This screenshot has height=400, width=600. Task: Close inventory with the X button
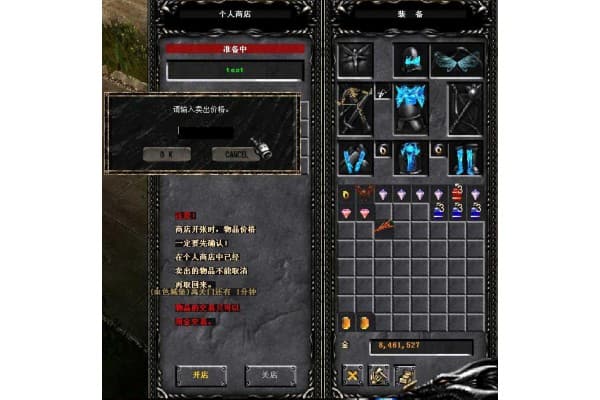(353, 375)
